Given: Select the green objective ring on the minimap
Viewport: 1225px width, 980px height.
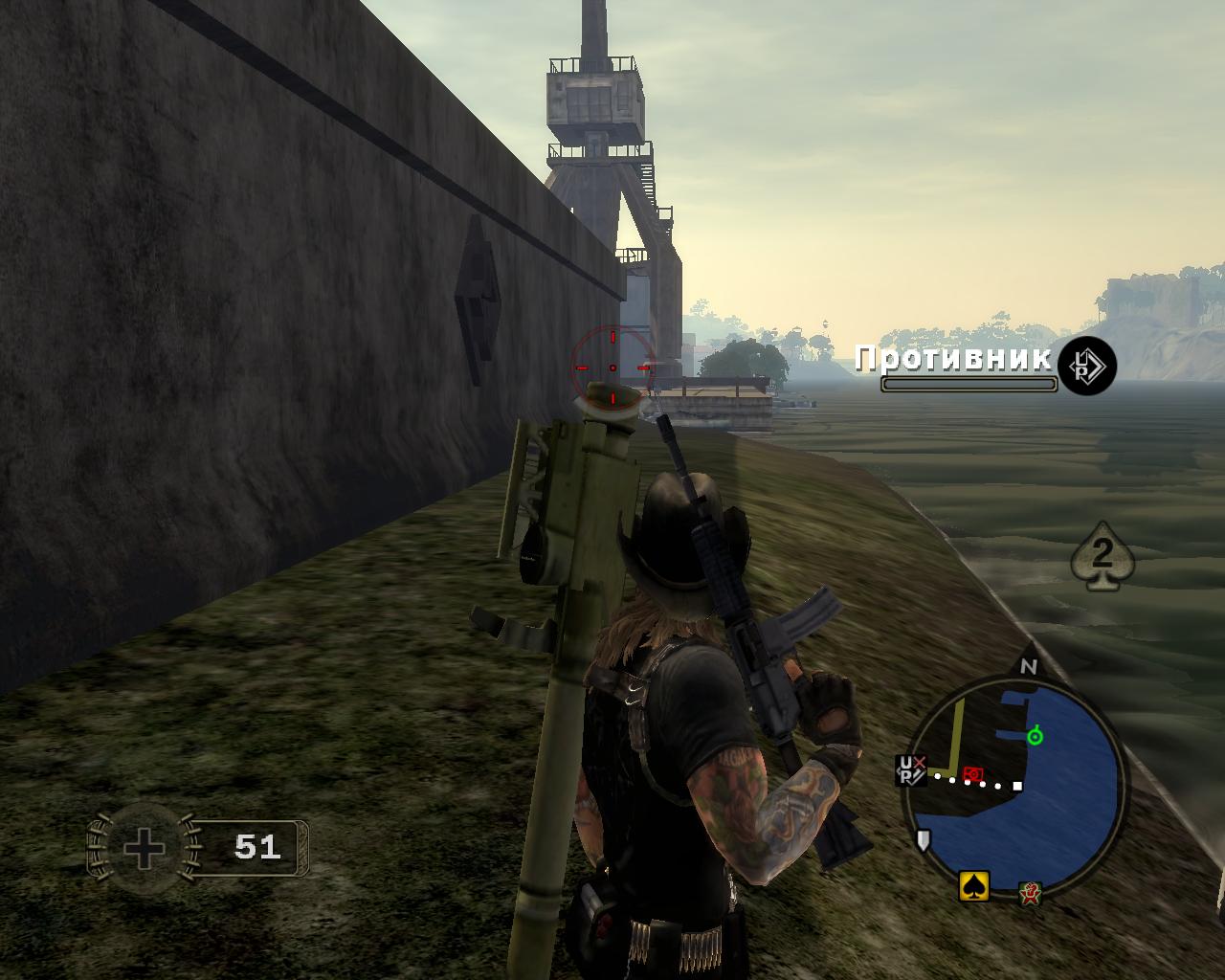Looking at the screenshot, I should [1035, 735].
